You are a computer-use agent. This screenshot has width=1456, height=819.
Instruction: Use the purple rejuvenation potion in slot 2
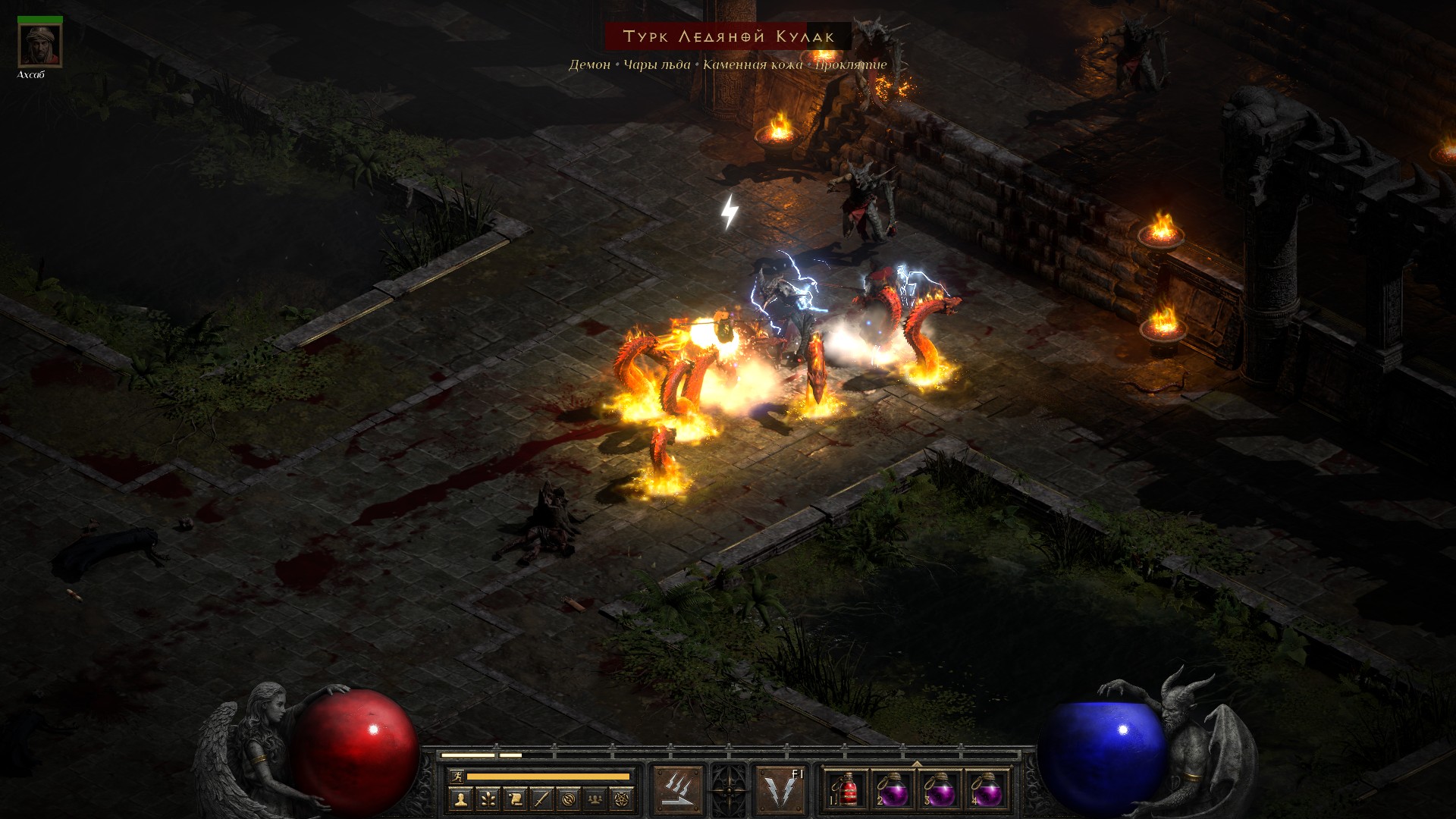[x=893, y=790]
